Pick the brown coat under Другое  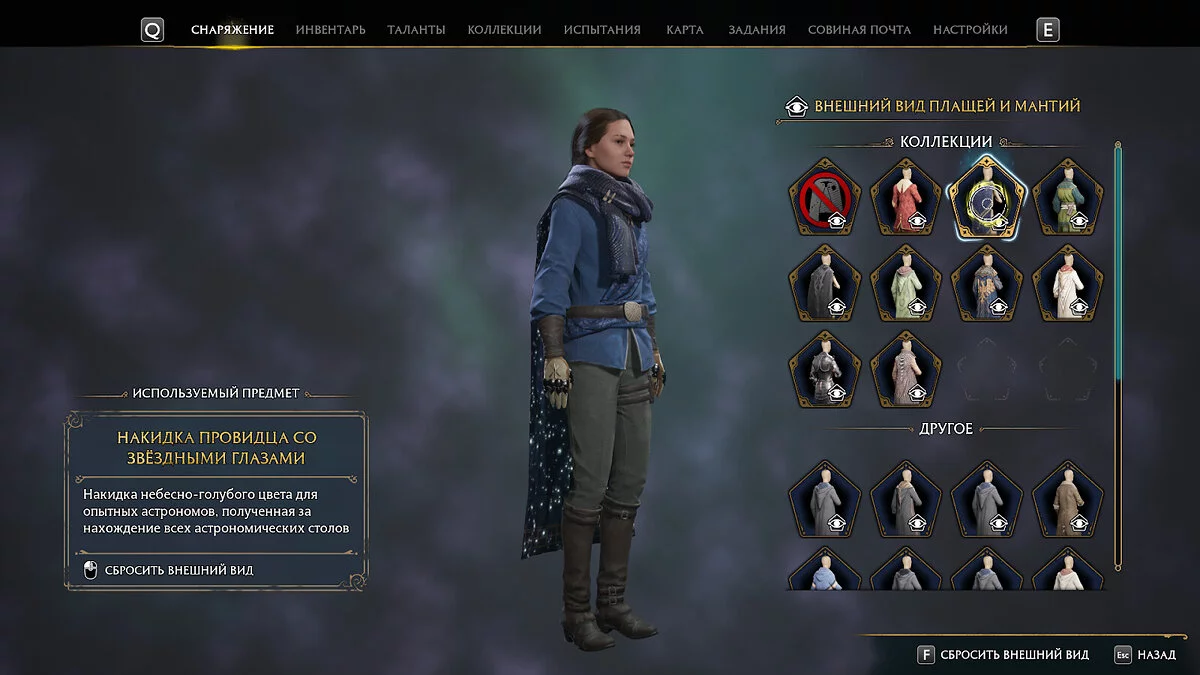coord(1068,498)
